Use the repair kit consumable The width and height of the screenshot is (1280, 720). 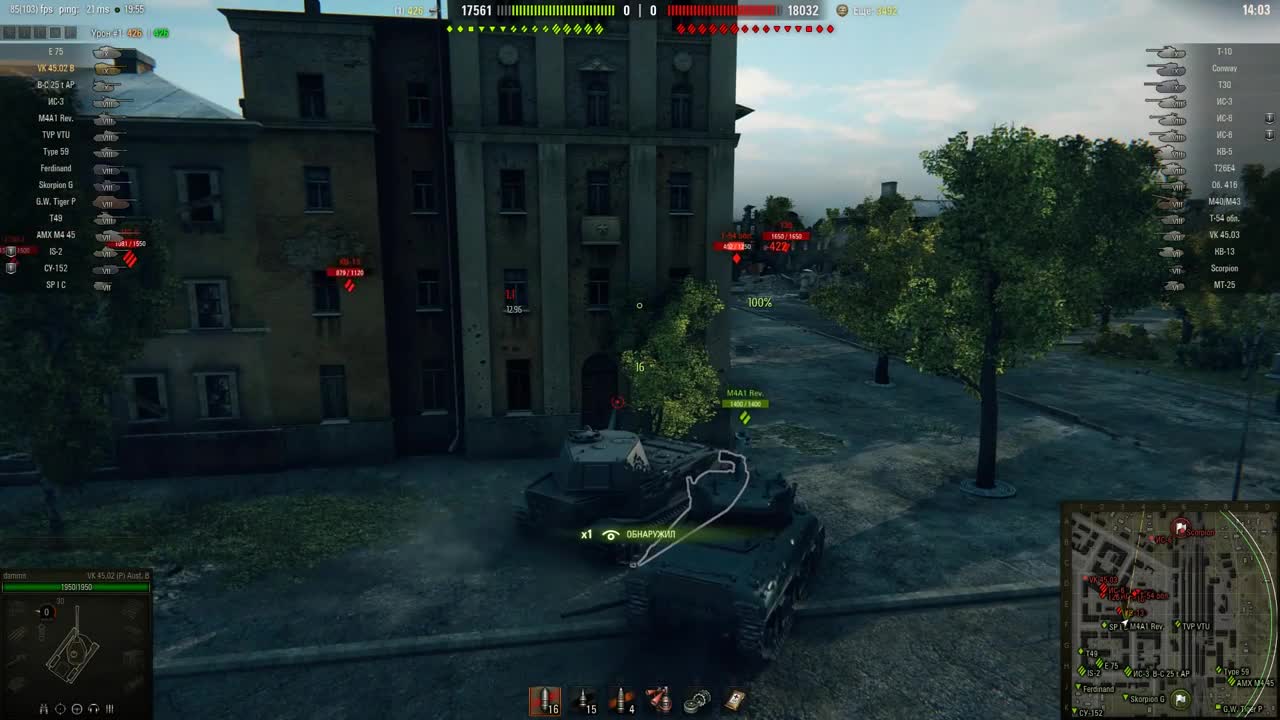pyautogui.click(x=697, y=698)
